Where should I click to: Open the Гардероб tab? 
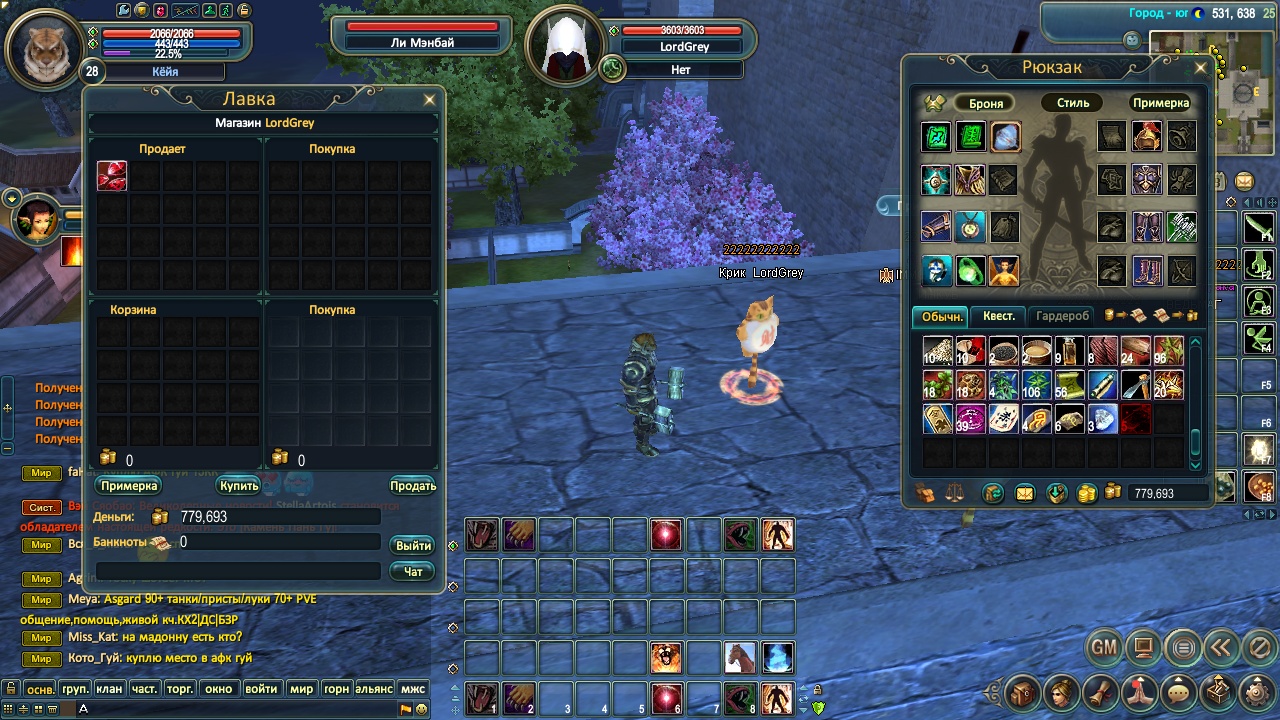[x=1062, y=316]
